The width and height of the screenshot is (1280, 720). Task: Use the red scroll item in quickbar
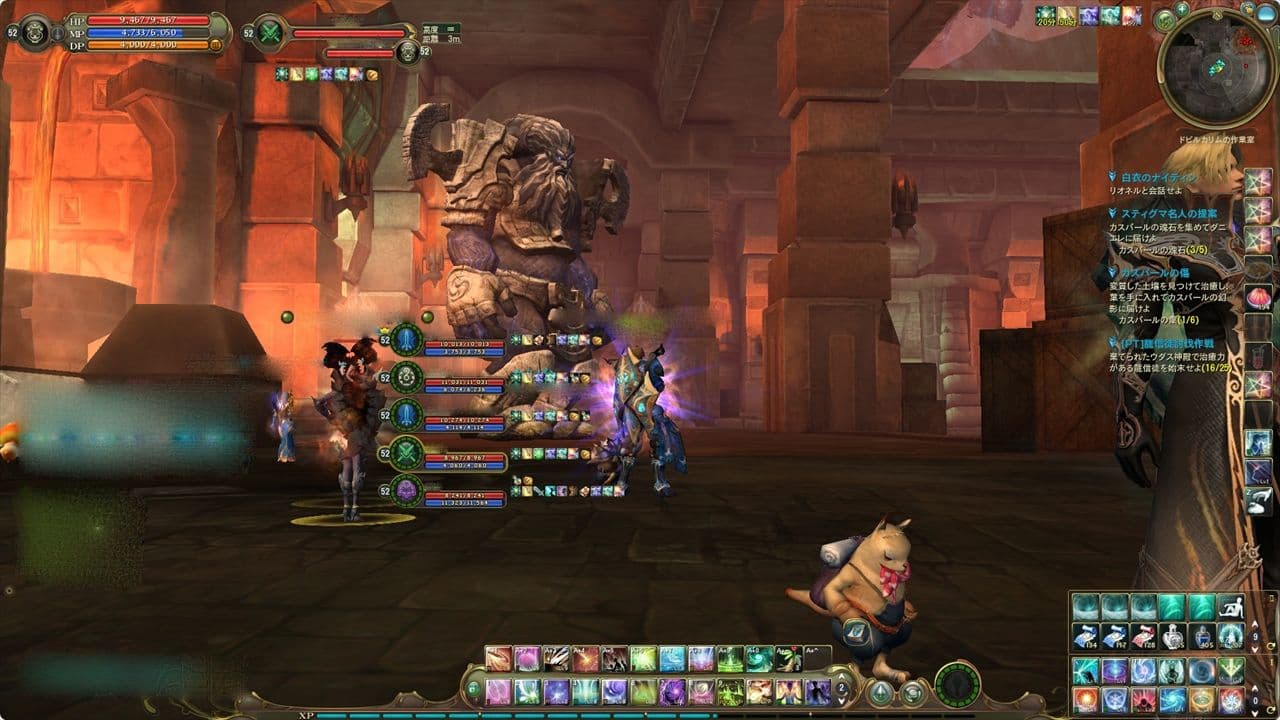point(1143,636)
